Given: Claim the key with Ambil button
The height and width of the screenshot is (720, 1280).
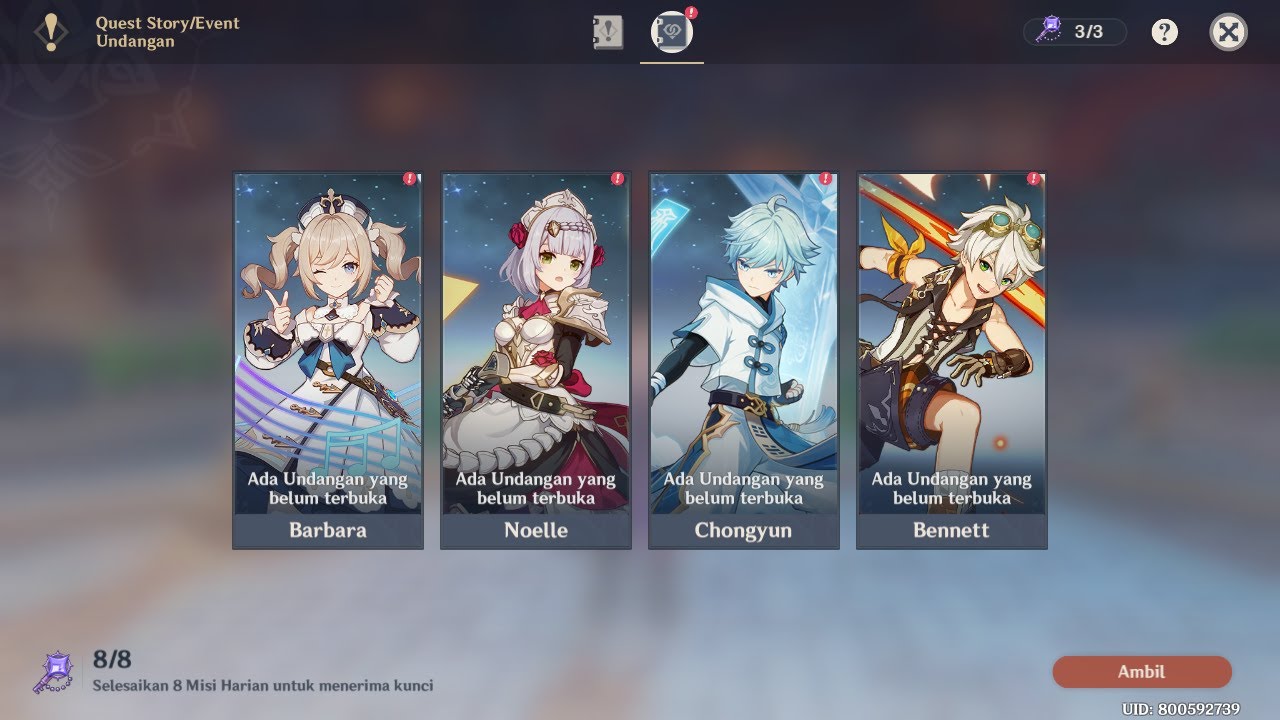Looking at the screenshot, I should pos(1141,672).
